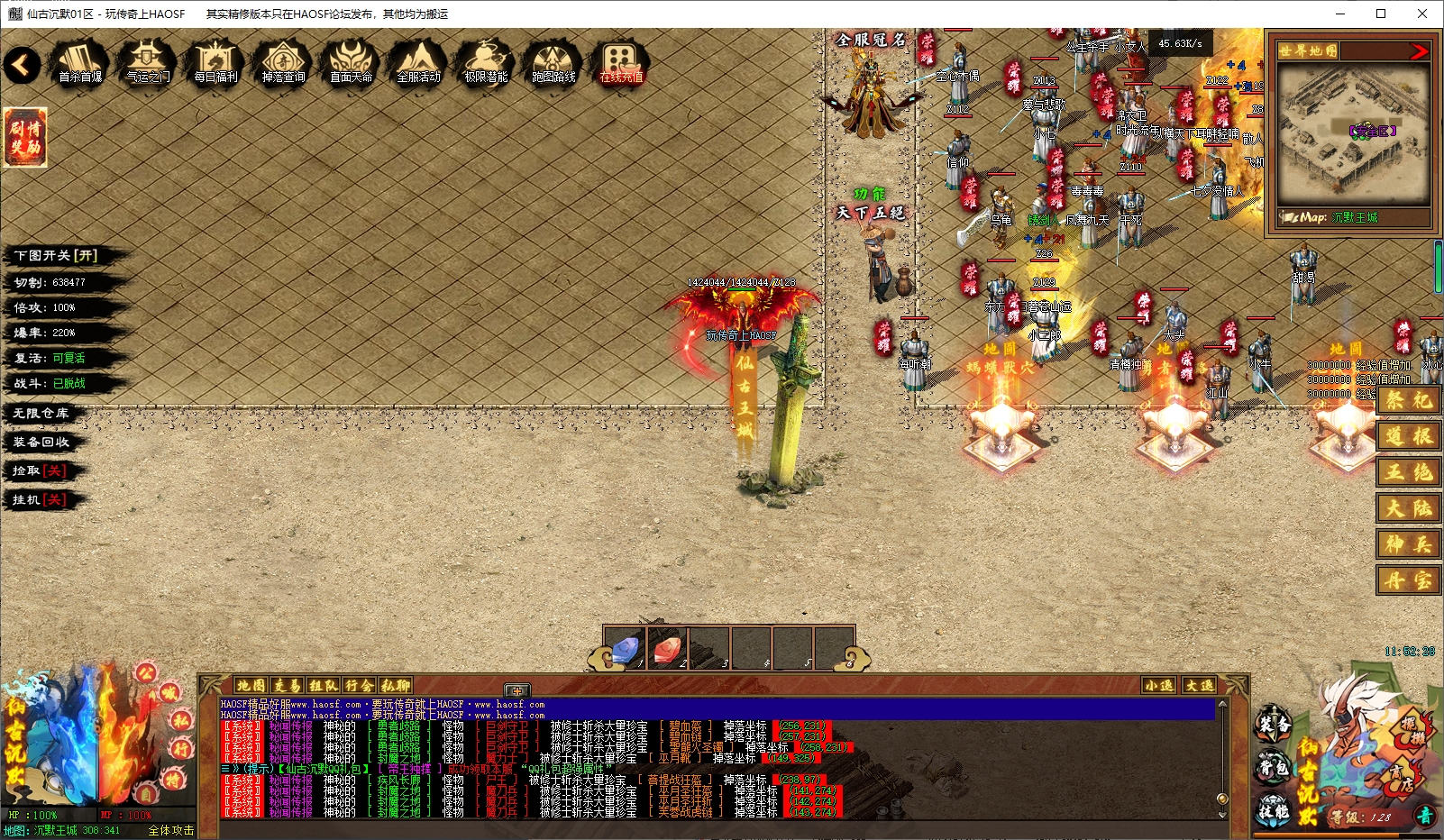Toggle the 挂机 auto-battle switch
The height and width of the screenshot is (840, 1444).
pos(40,500)
